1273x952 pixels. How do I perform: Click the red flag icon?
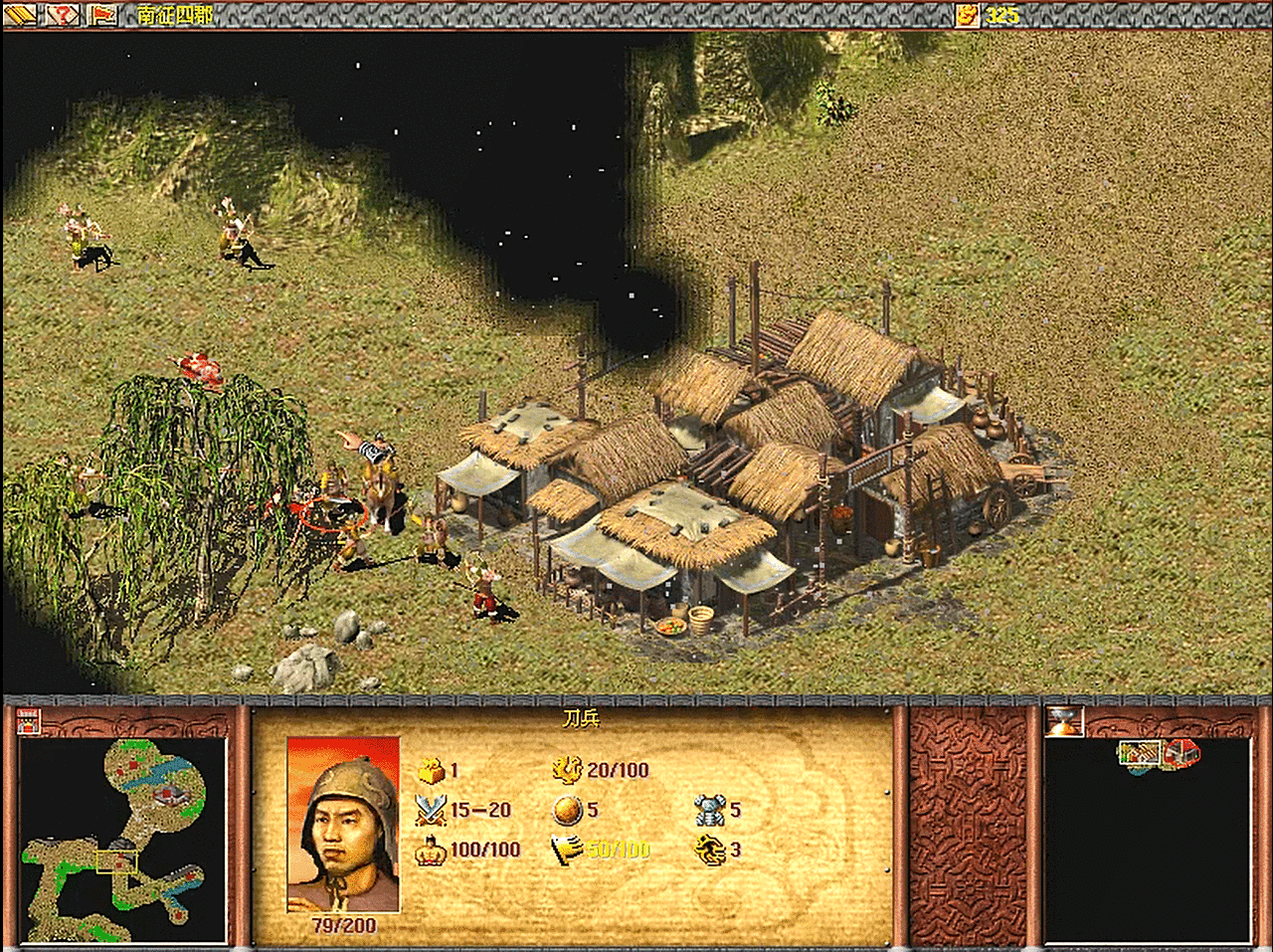click(x=101, y=14)
